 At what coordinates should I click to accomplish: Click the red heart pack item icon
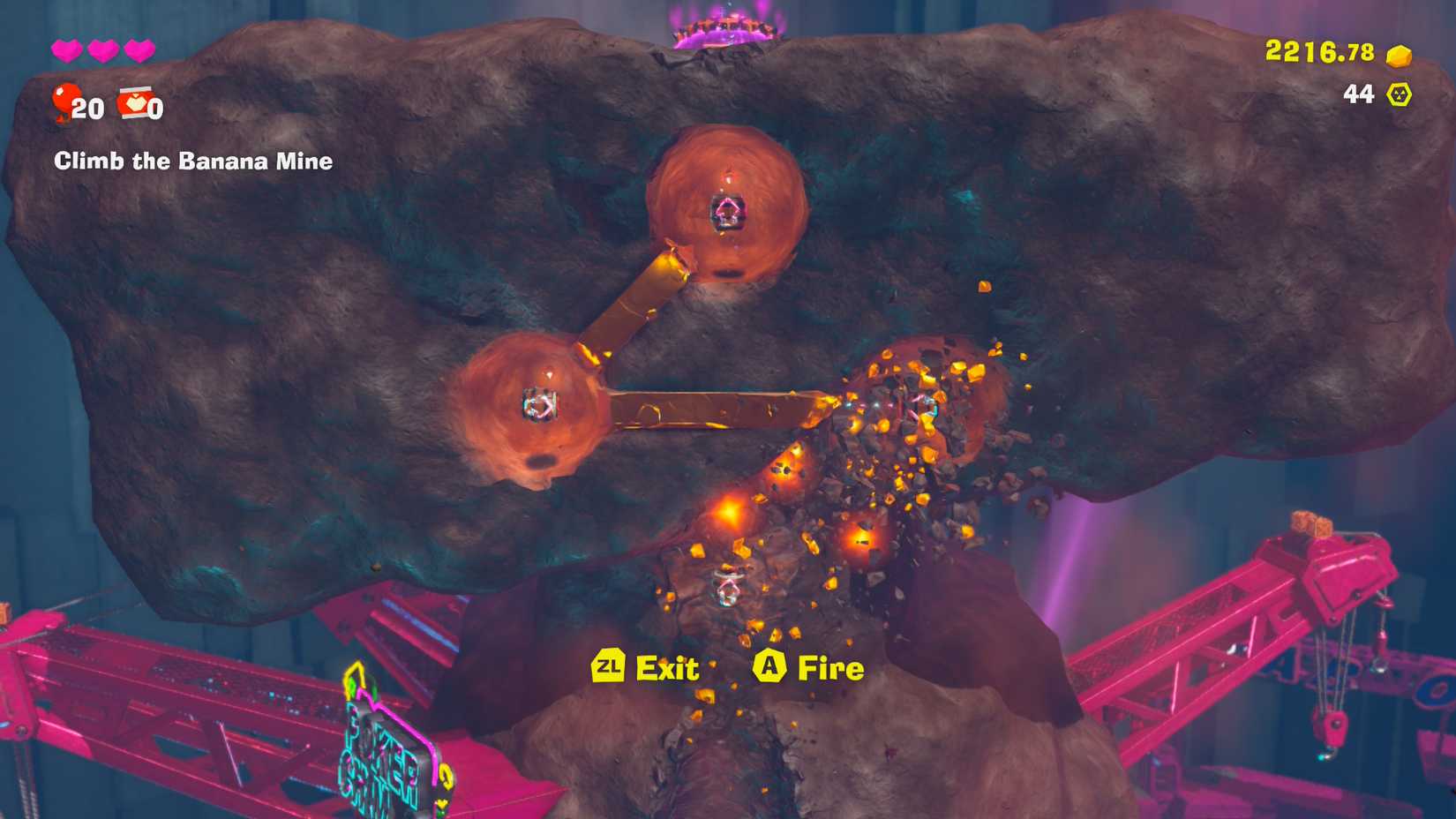(x=134, y=102)
